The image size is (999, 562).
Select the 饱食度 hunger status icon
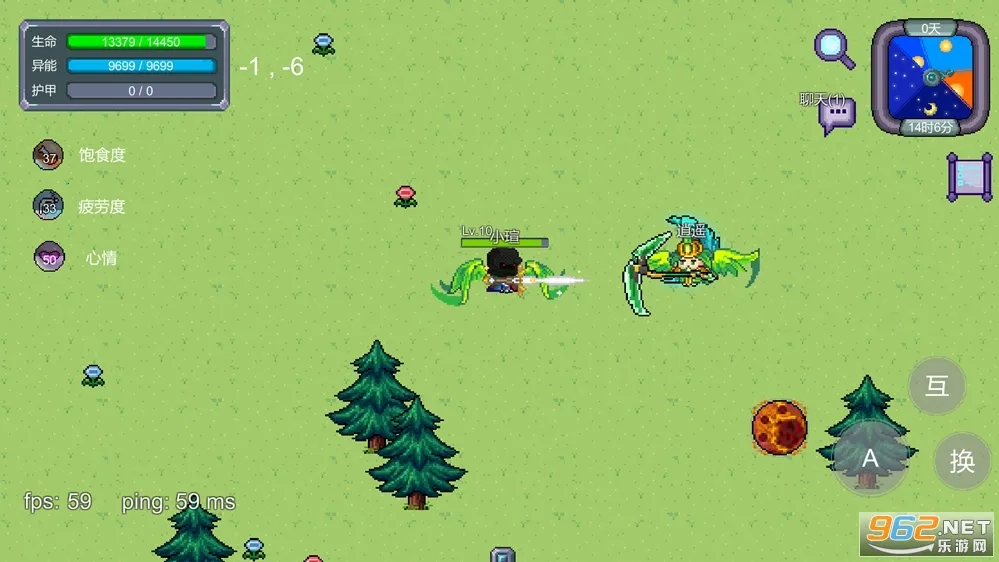click(48, 155)
